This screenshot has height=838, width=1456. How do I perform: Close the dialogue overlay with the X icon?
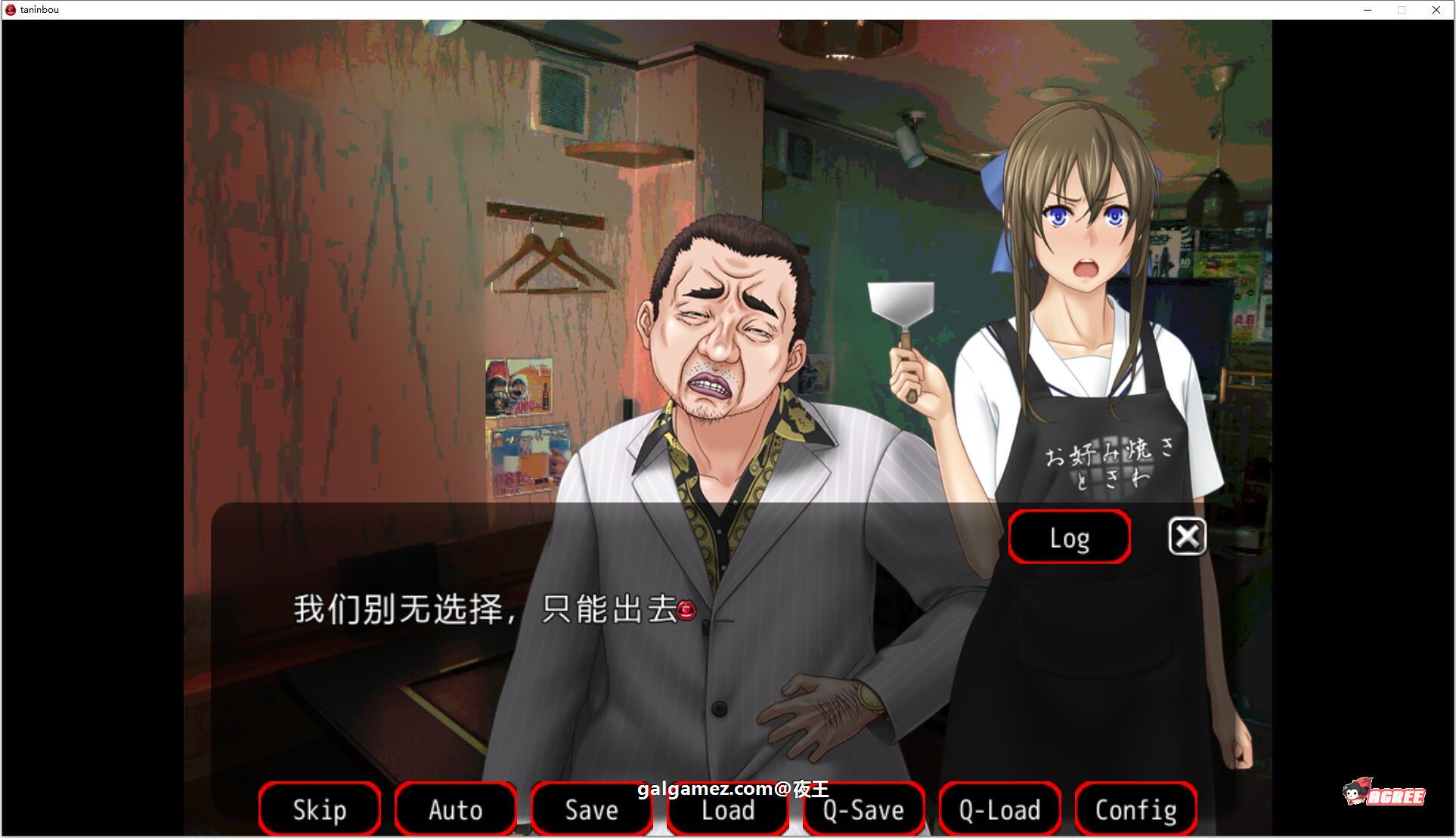1187,537
